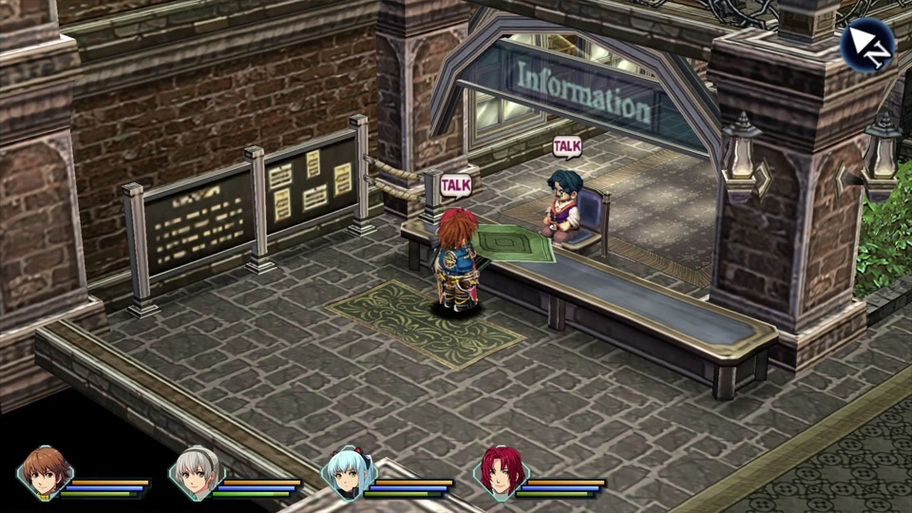Screen dimensions: 912x513
Task: Choose the light-blue-haired party member portrait
Action: pyautogui.click(x=348, y=472)
